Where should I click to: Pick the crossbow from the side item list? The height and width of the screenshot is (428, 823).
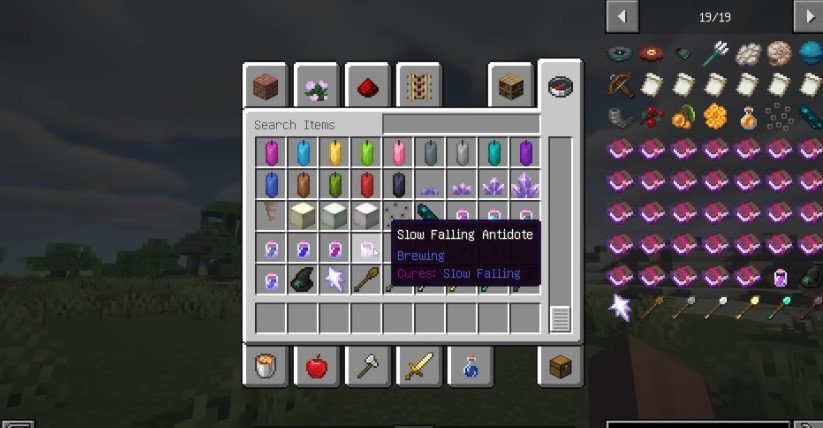pos(621,85)
